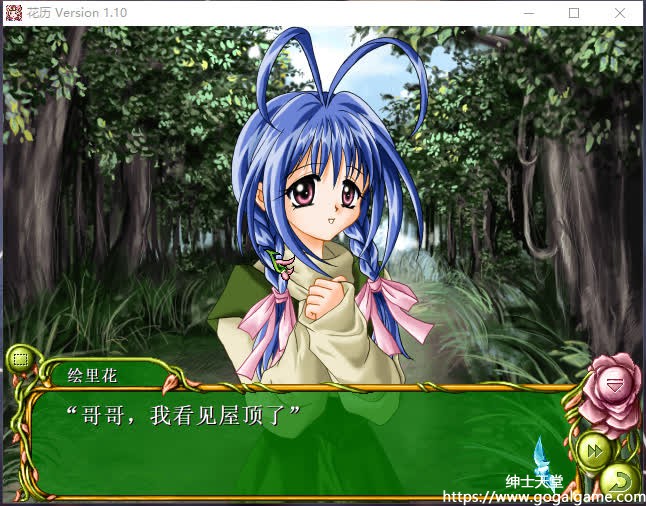Minimize the game window
The width and height of the screenshot is (646, 506).
coord(527,13)
